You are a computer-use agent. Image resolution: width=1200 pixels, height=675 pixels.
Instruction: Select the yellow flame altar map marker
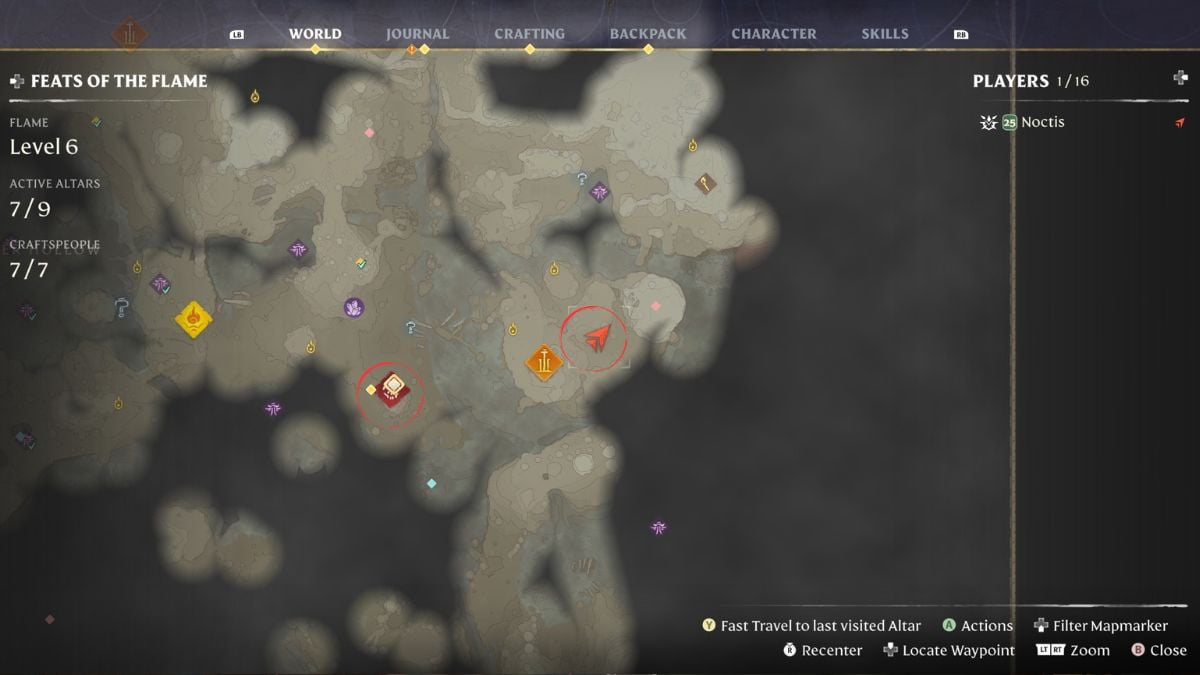[193, 319]
